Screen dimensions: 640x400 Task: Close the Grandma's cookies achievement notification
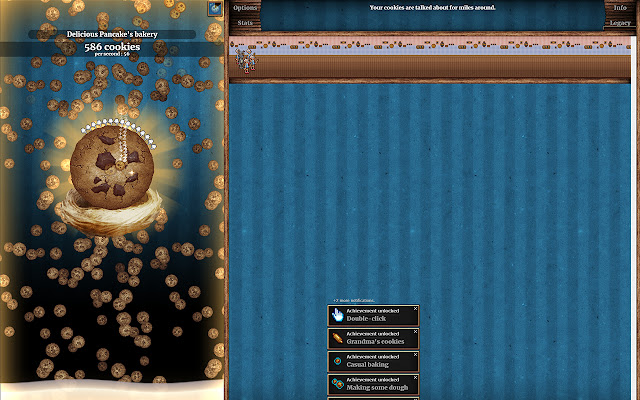pos(416,332)
